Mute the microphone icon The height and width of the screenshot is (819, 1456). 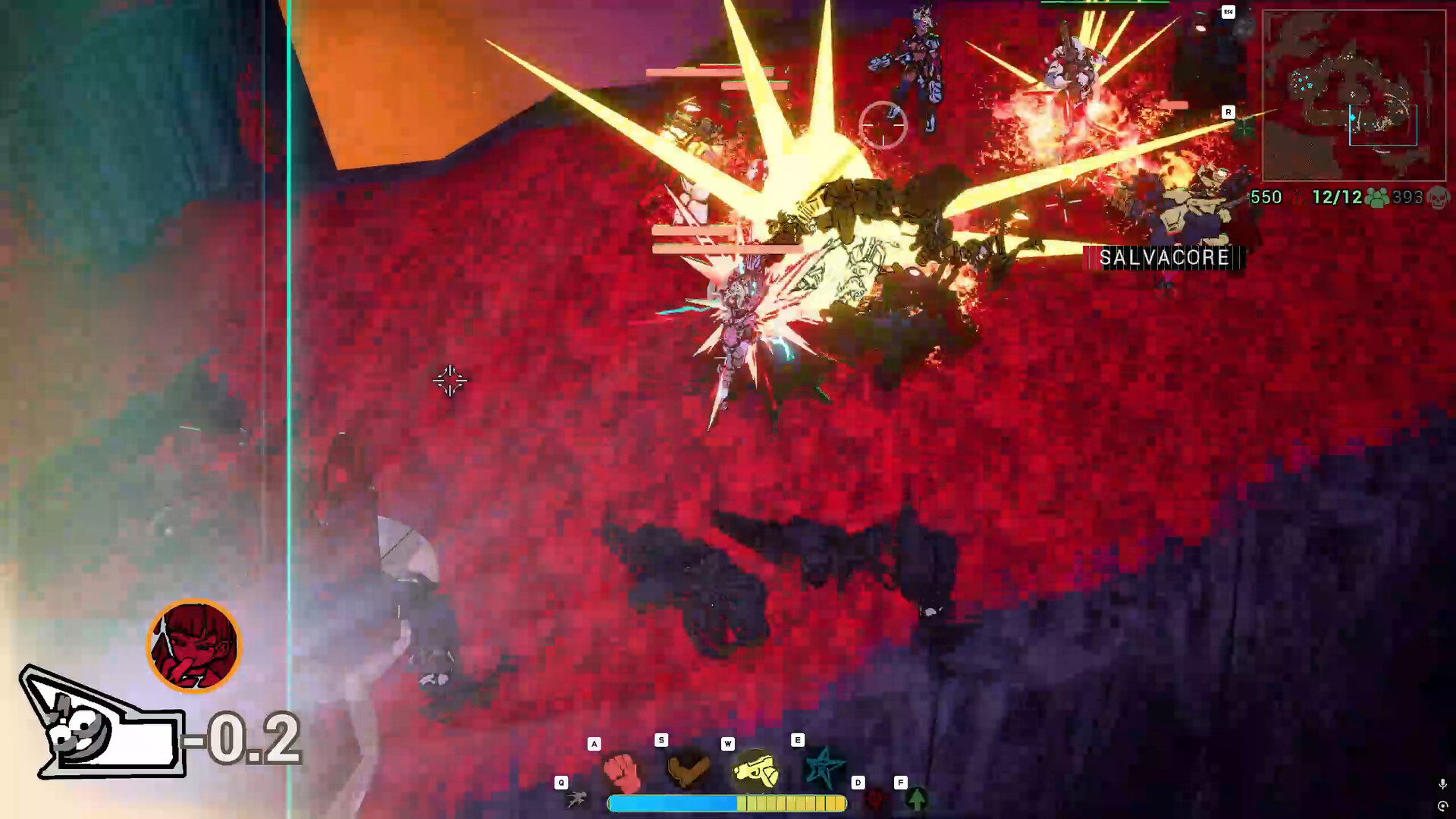[x=1443, y=783]
